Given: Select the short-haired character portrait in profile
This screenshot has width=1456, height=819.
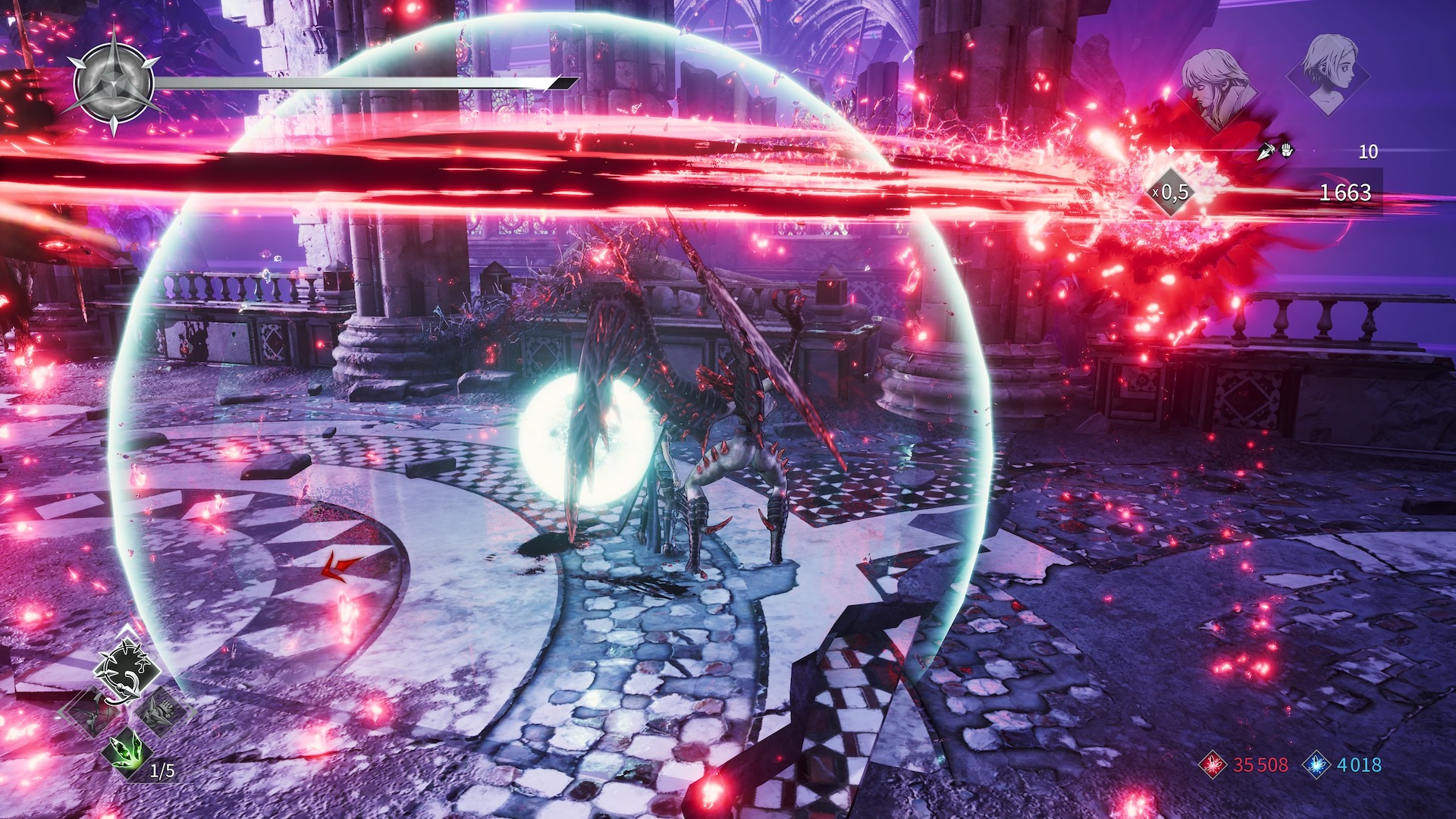Looking at the screenshot, I should click(1329, 72).
